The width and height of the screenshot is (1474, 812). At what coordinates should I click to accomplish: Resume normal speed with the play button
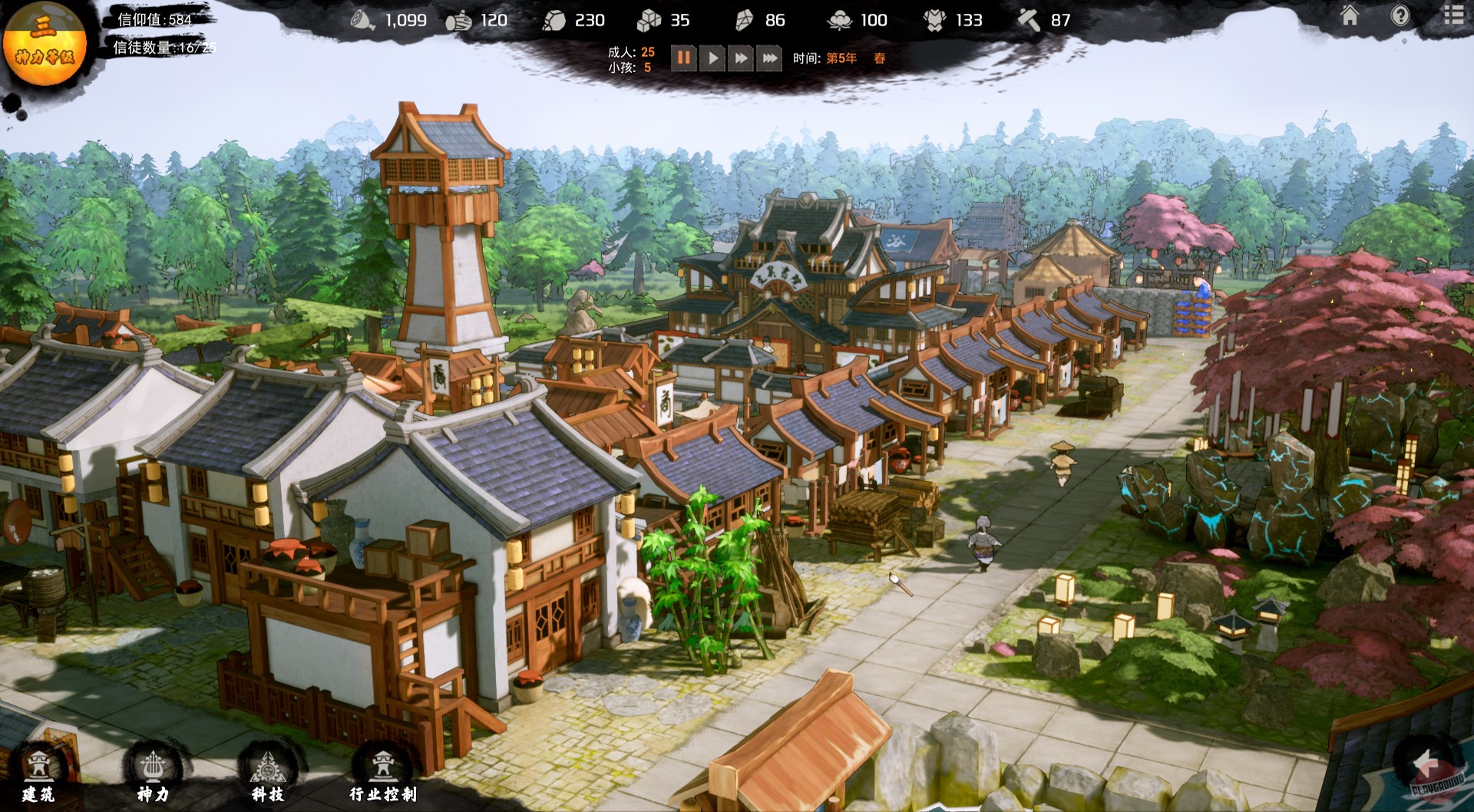pyautogui.click(x=714, y=56)
